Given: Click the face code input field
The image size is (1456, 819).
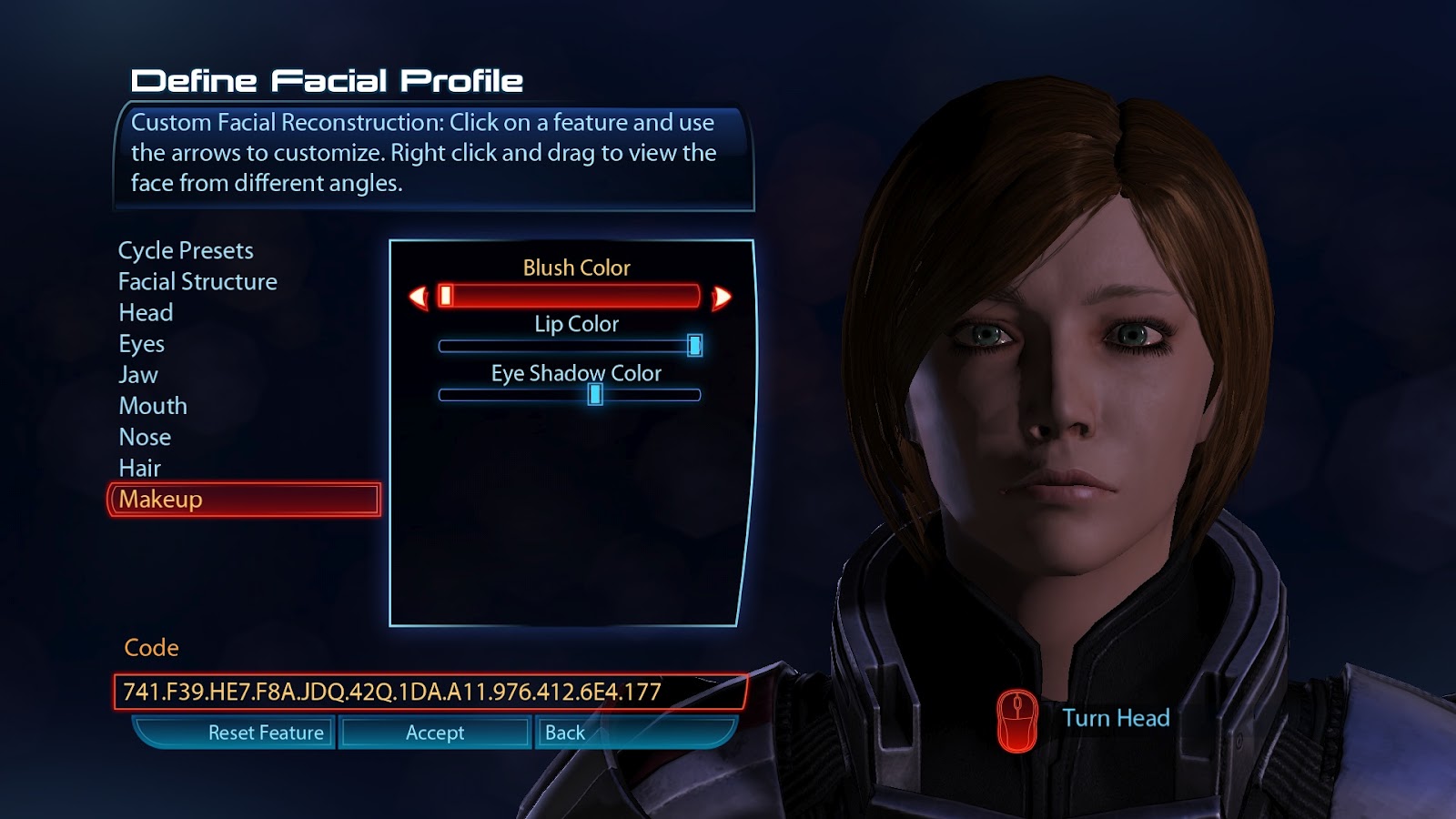Looking at the screenshot, I should coord(430,692).
